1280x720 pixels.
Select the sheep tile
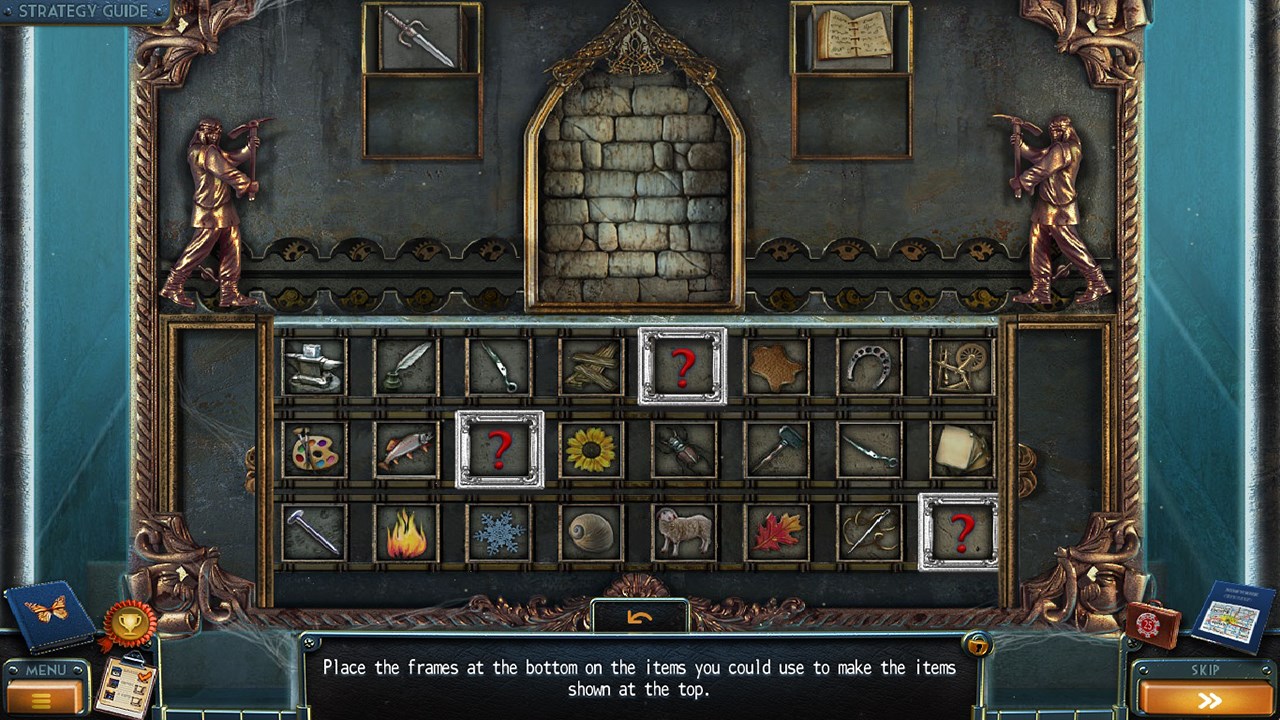(684, 532)
